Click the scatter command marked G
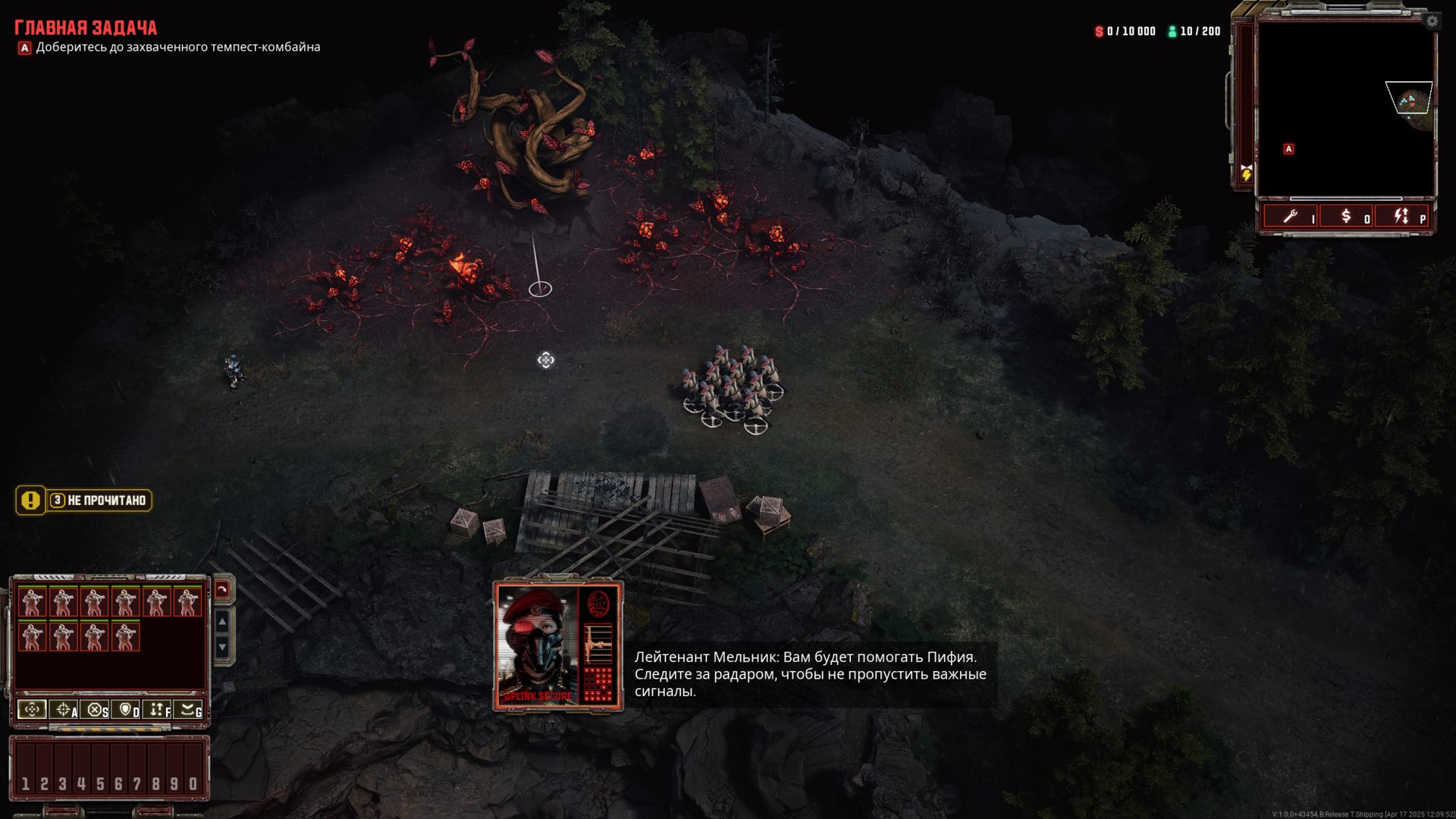This screenshot has height=819, width=1456. click(189, 710)
